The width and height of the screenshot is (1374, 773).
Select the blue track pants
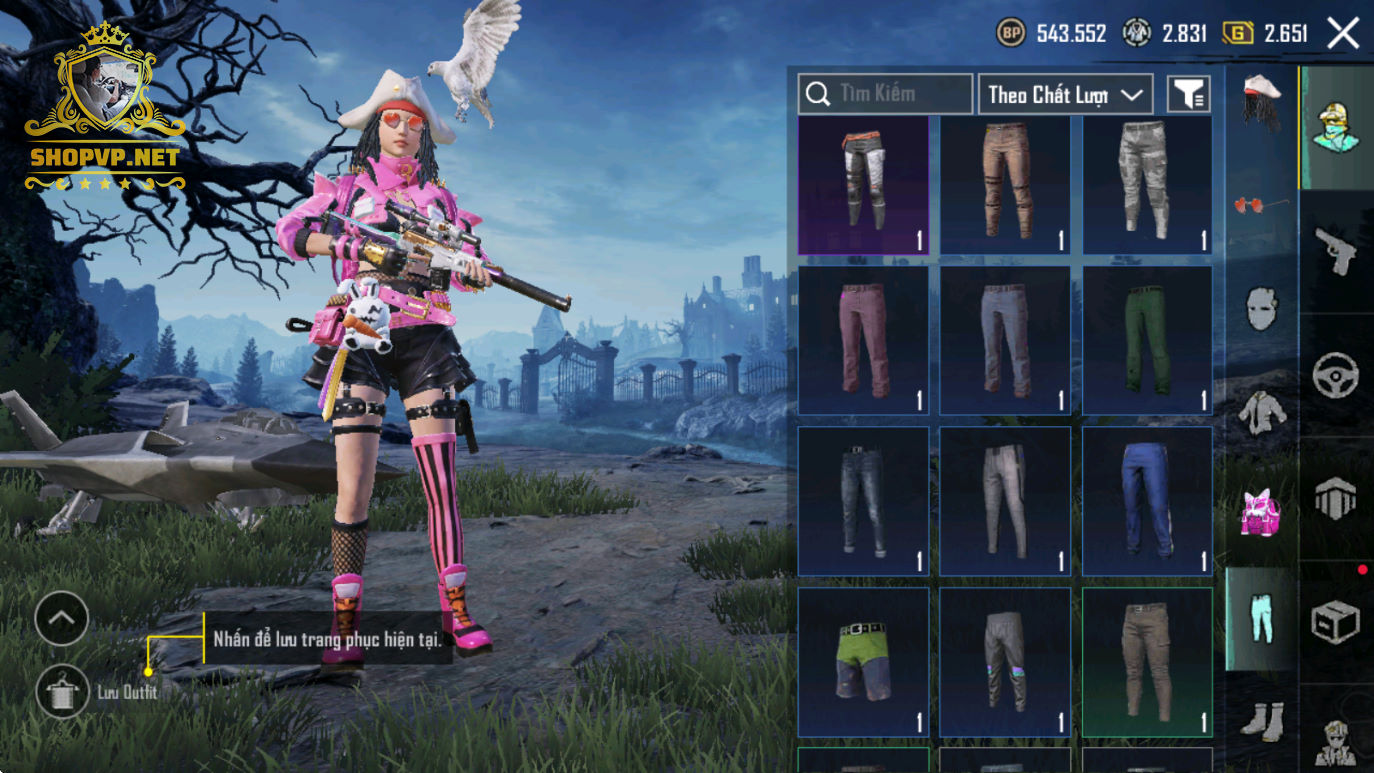click(1147, 501)
